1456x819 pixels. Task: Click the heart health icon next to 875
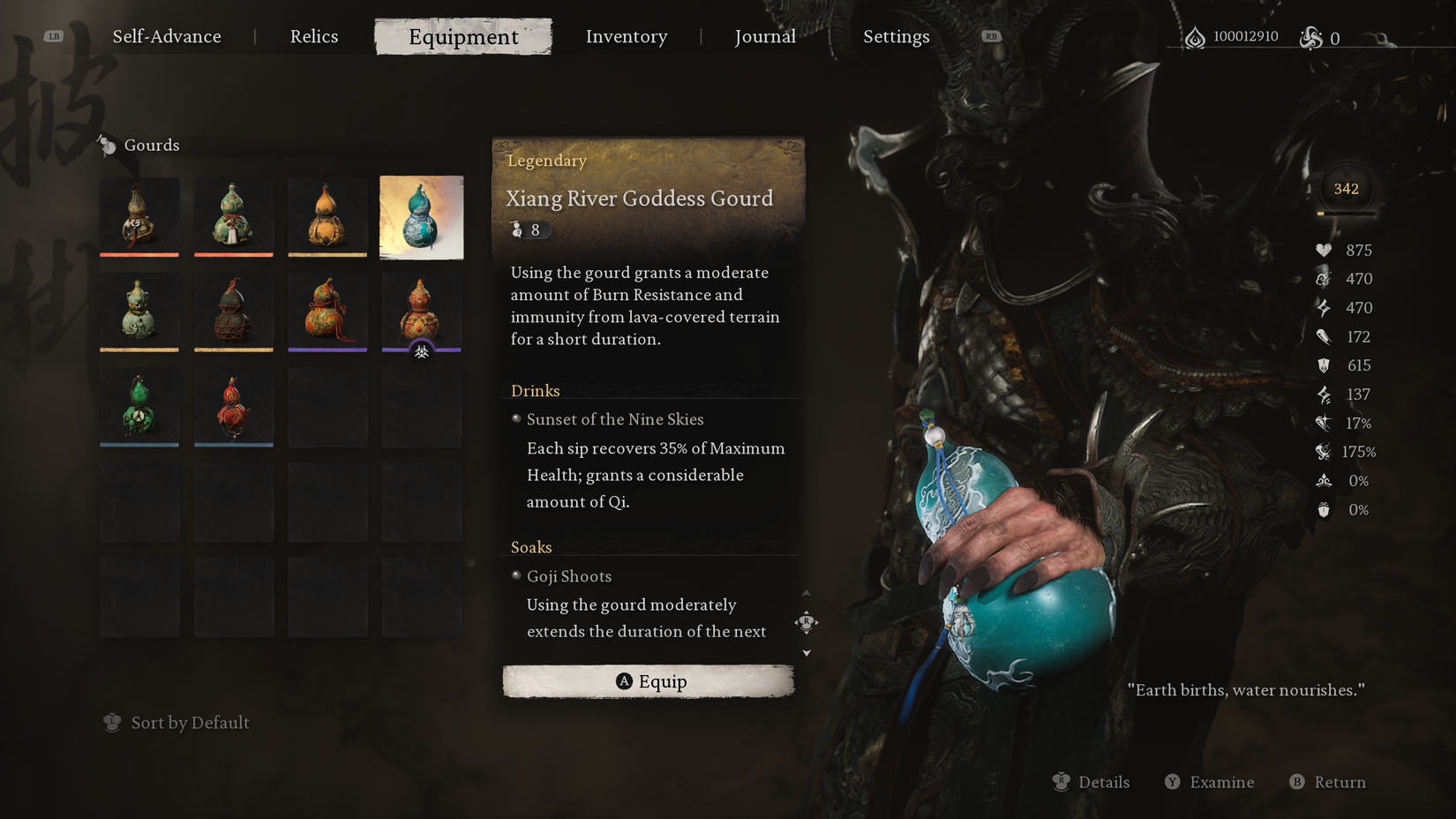[x=1323, y=250]
